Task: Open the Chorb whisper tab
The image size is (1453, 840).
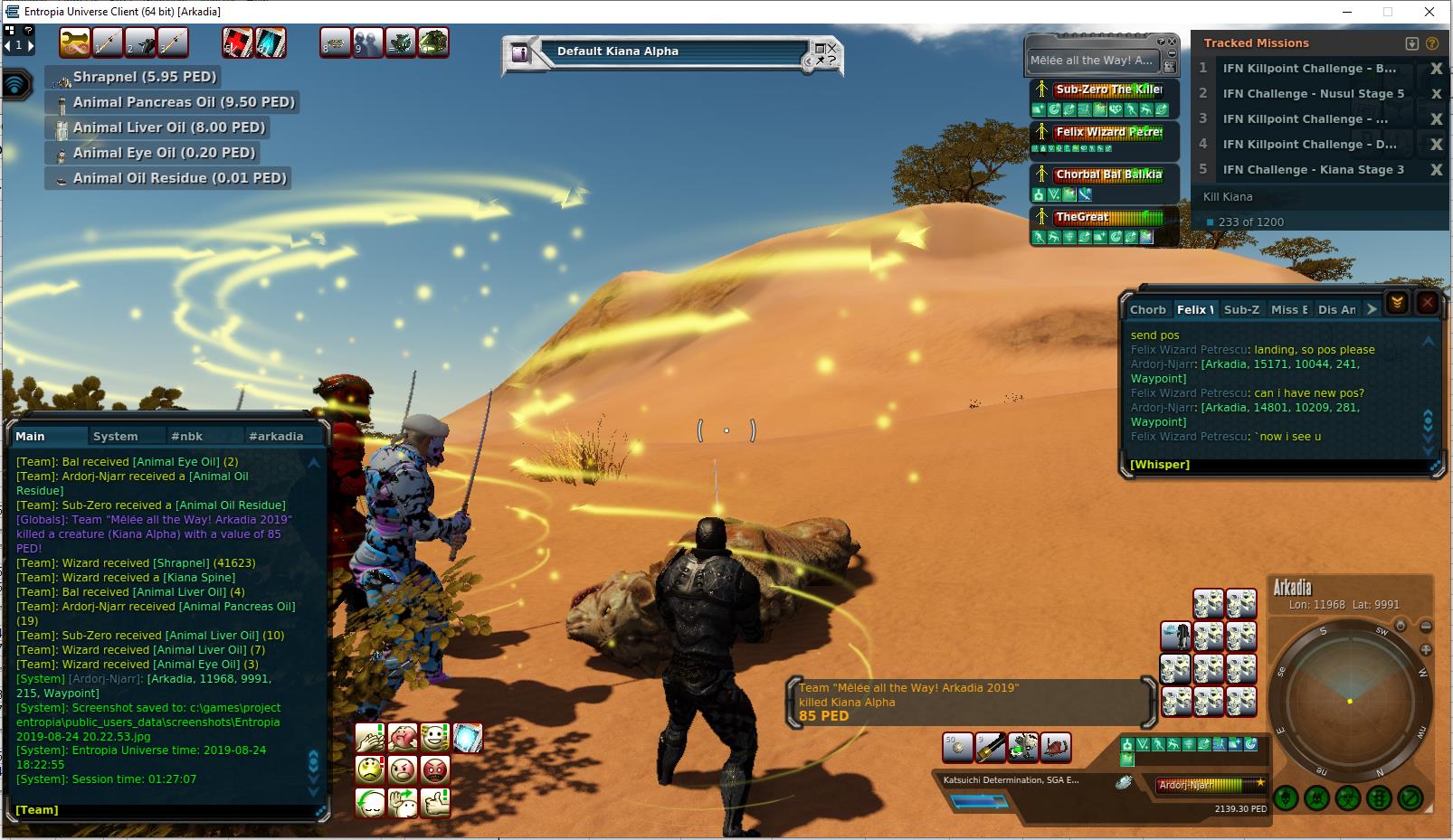Action: [1147, 309]
